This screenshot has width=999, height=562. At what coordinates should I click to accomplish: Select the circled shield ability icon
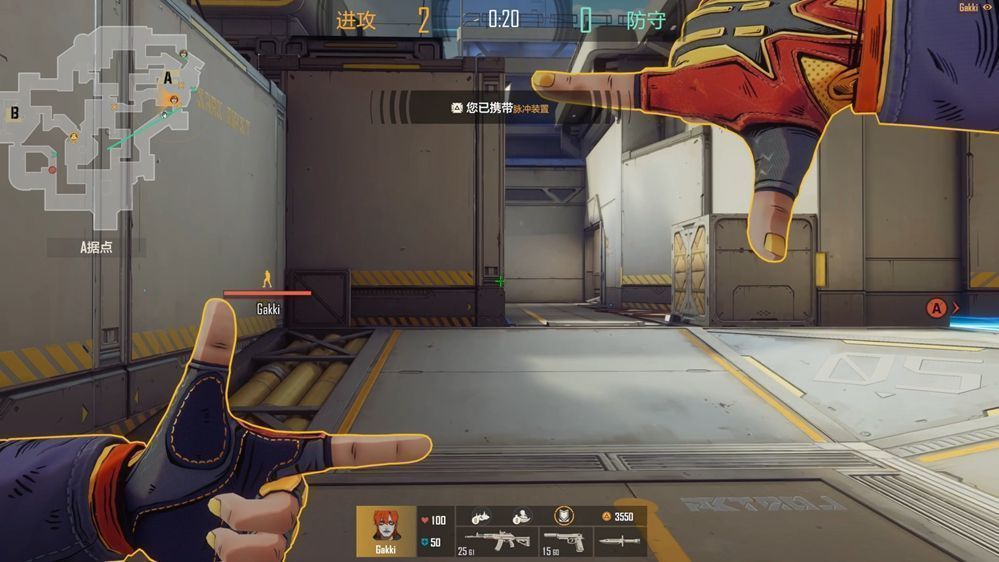point(564,516)
